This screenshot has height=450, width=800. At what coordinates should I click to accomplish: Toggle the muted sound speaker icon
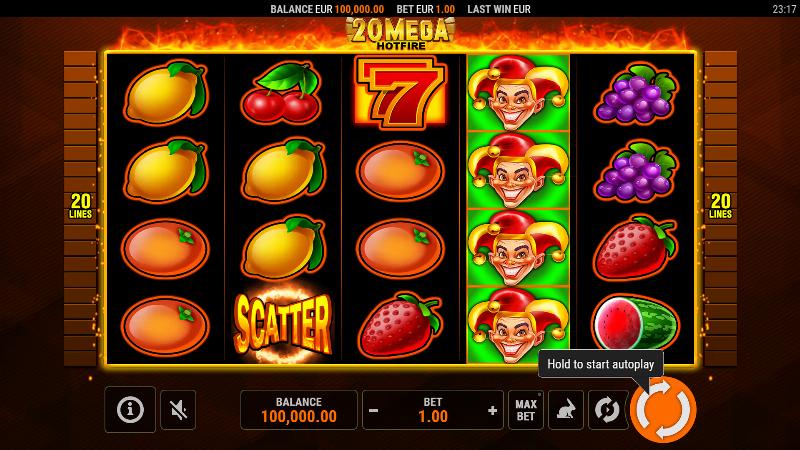tap(178, 409)
